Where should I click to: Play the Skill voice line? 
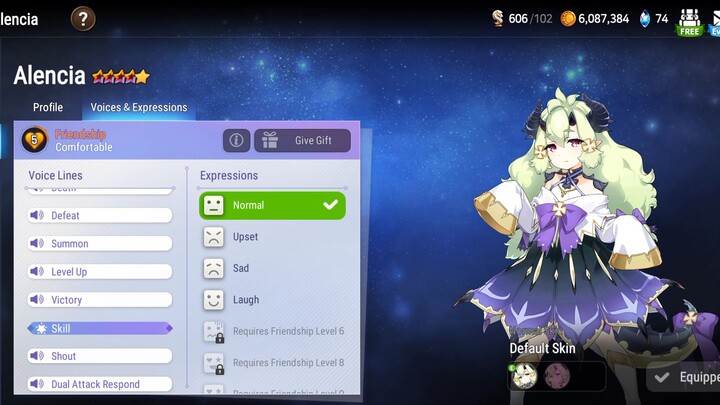(x=99, y=328)
